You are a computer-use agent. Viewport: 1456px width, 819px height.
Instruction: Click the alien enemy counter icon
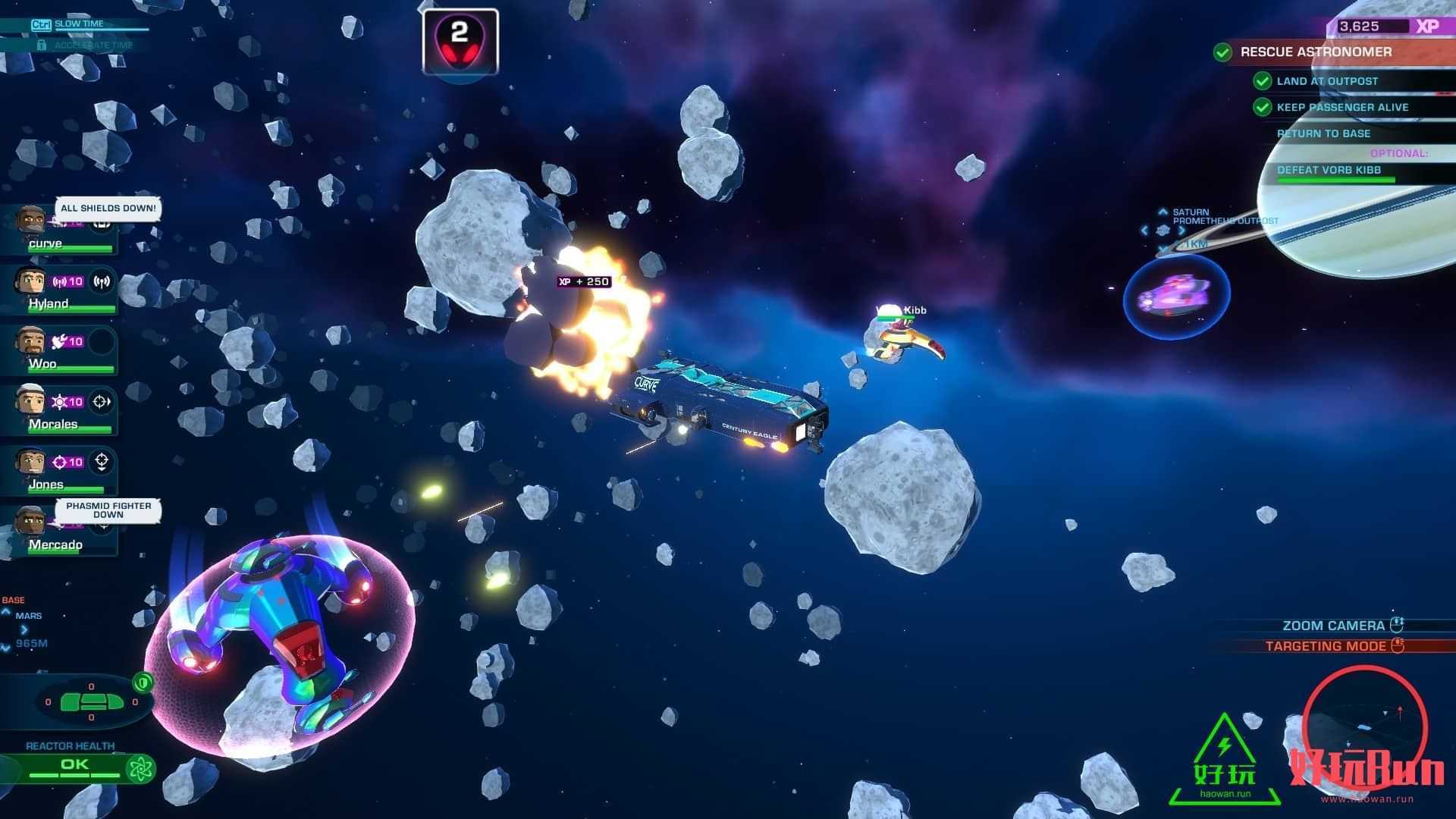[x=460, y=42]
